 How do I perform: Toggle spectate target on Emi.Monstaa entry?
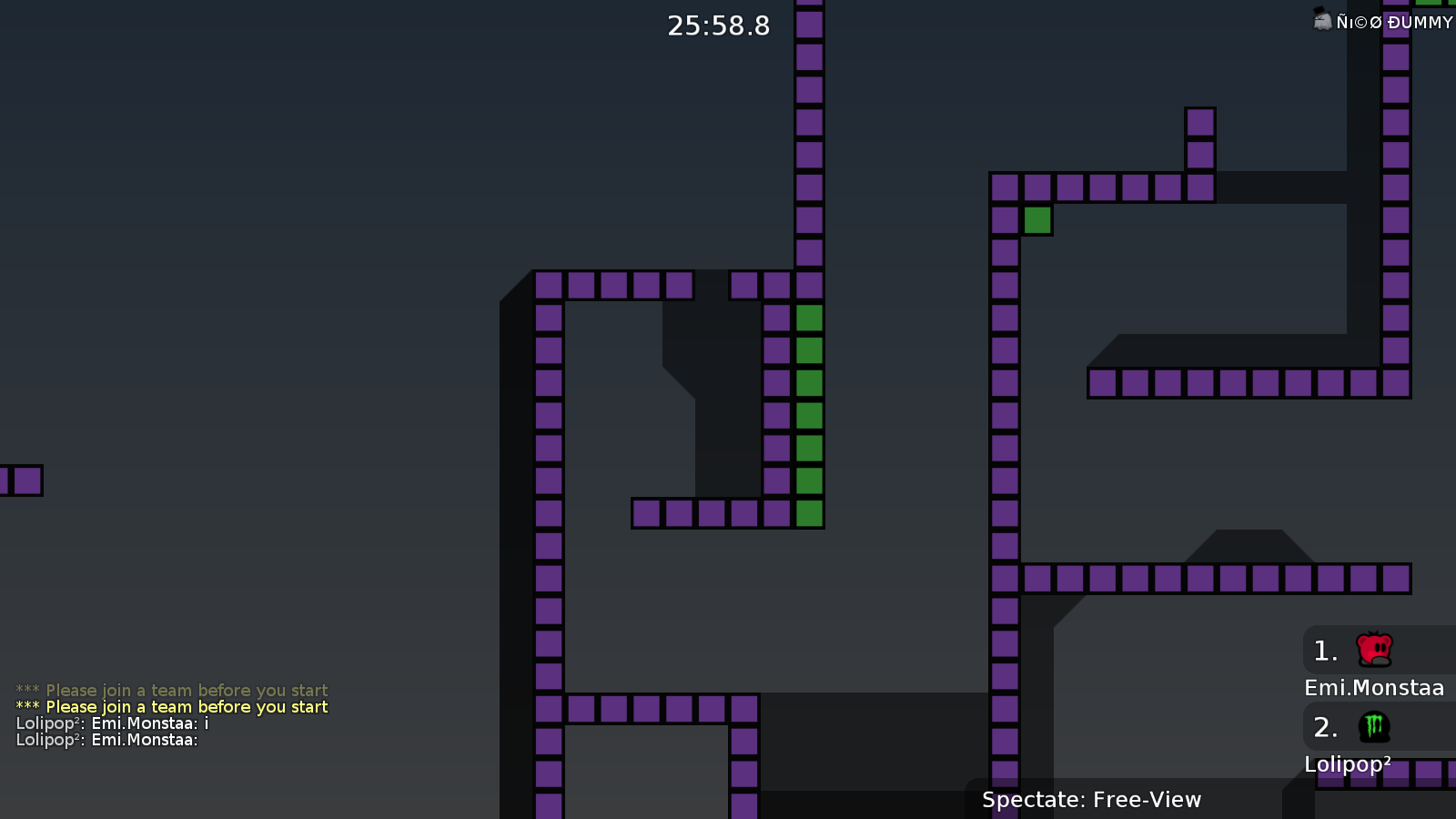point(1374,688)
